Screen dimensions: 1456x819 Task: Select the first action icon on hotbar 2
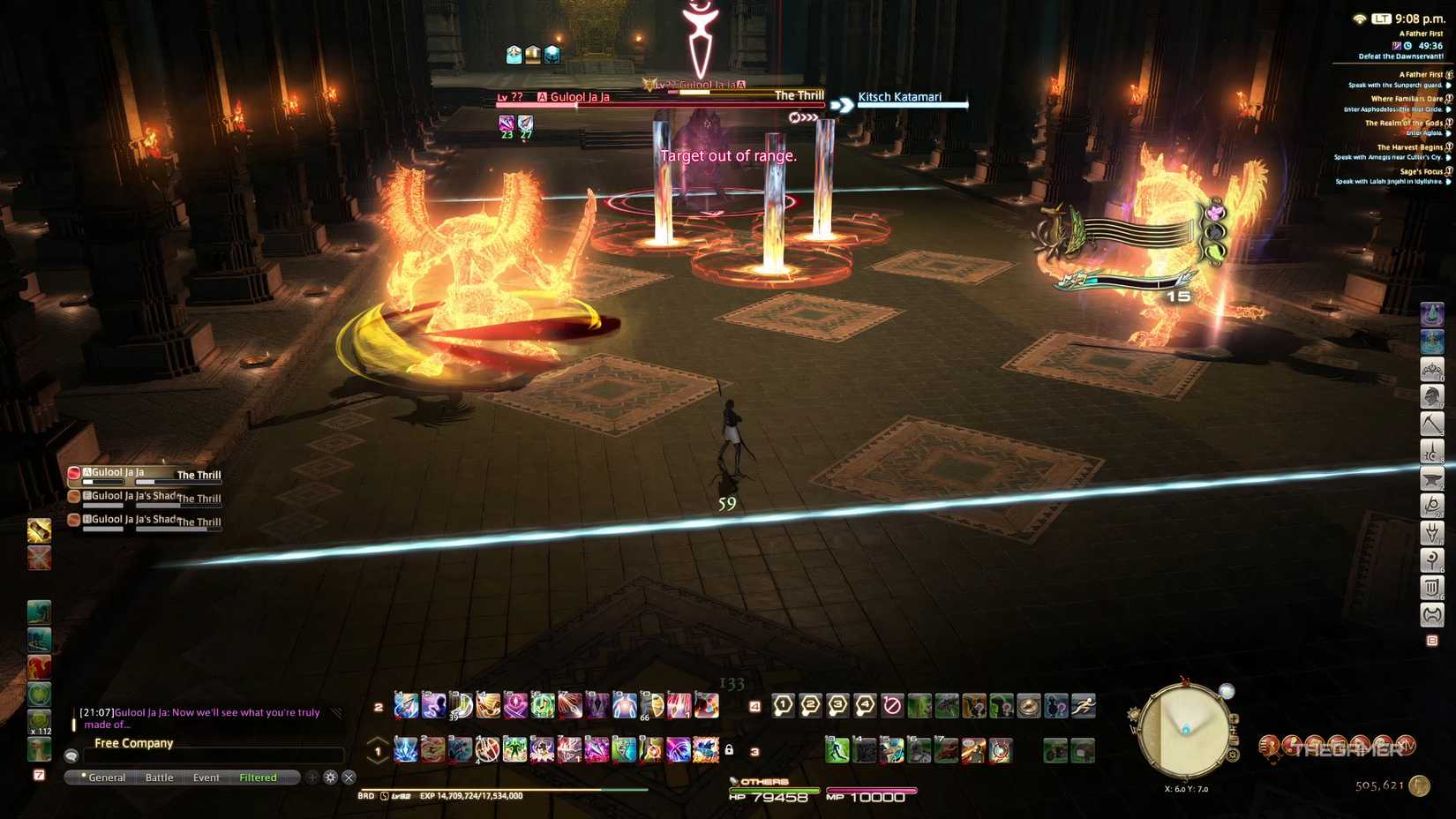pos(407,706)
